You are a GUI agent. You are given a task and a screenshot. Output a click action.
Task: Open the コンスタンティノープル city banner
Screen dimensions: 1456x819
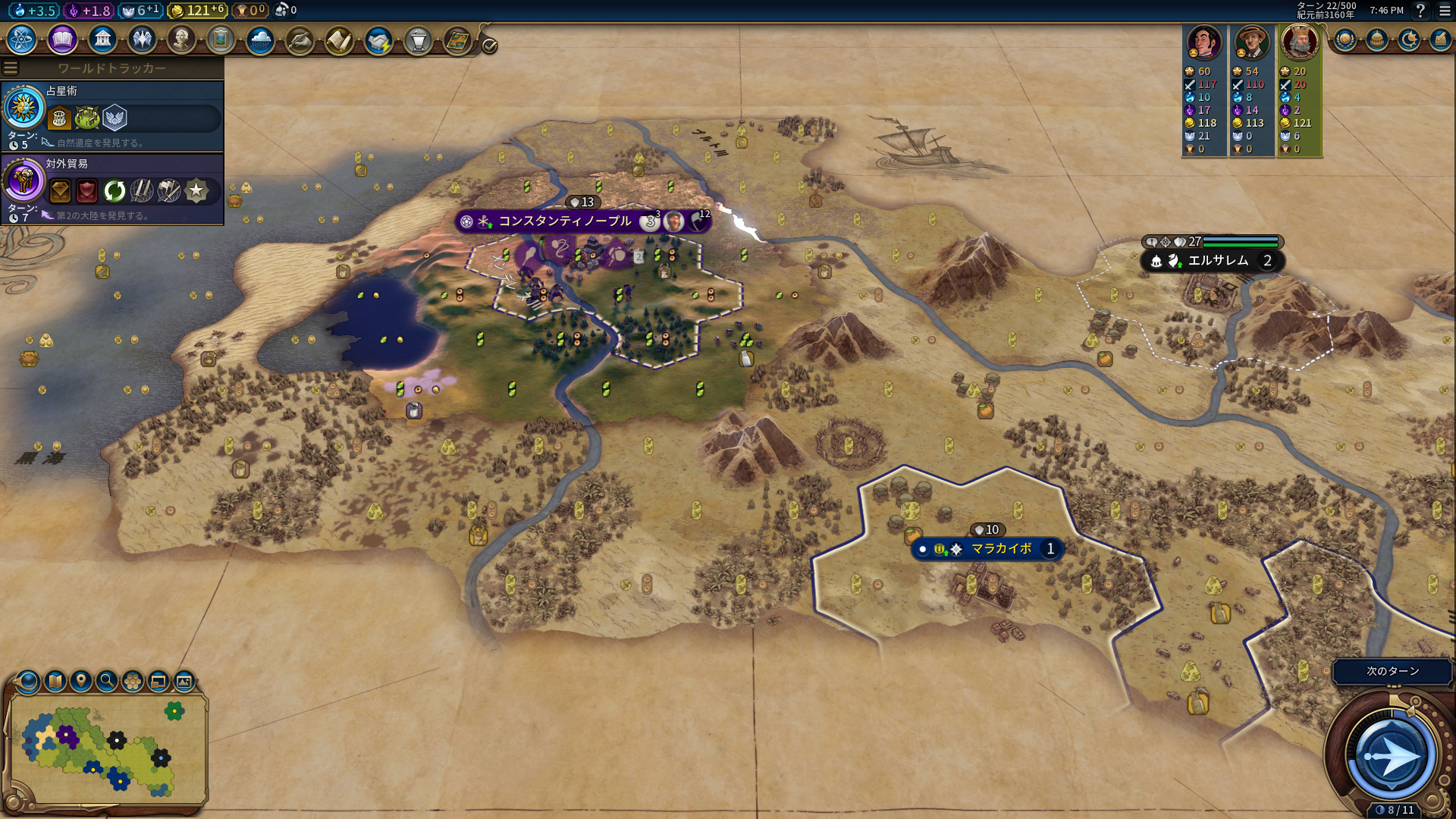[564, 221]
